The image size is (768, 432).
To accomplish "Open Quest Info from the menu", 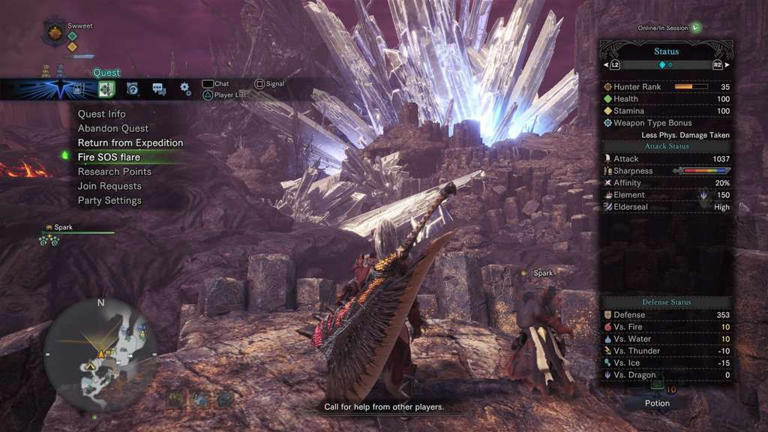I will (x=102, y=114).
